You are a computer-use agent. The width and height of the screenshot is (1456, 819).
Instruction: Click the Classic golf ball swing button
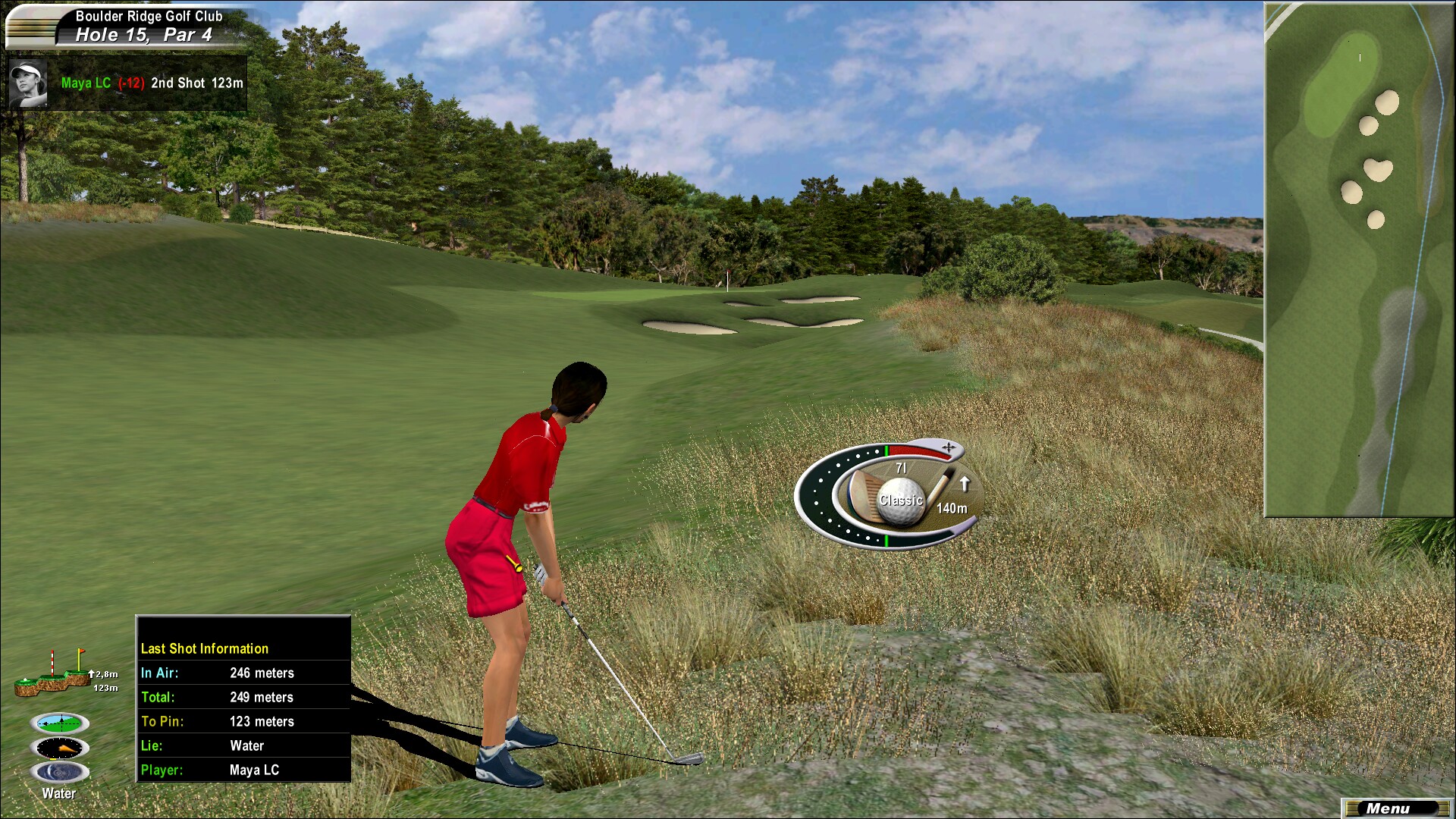coord(902,500)
